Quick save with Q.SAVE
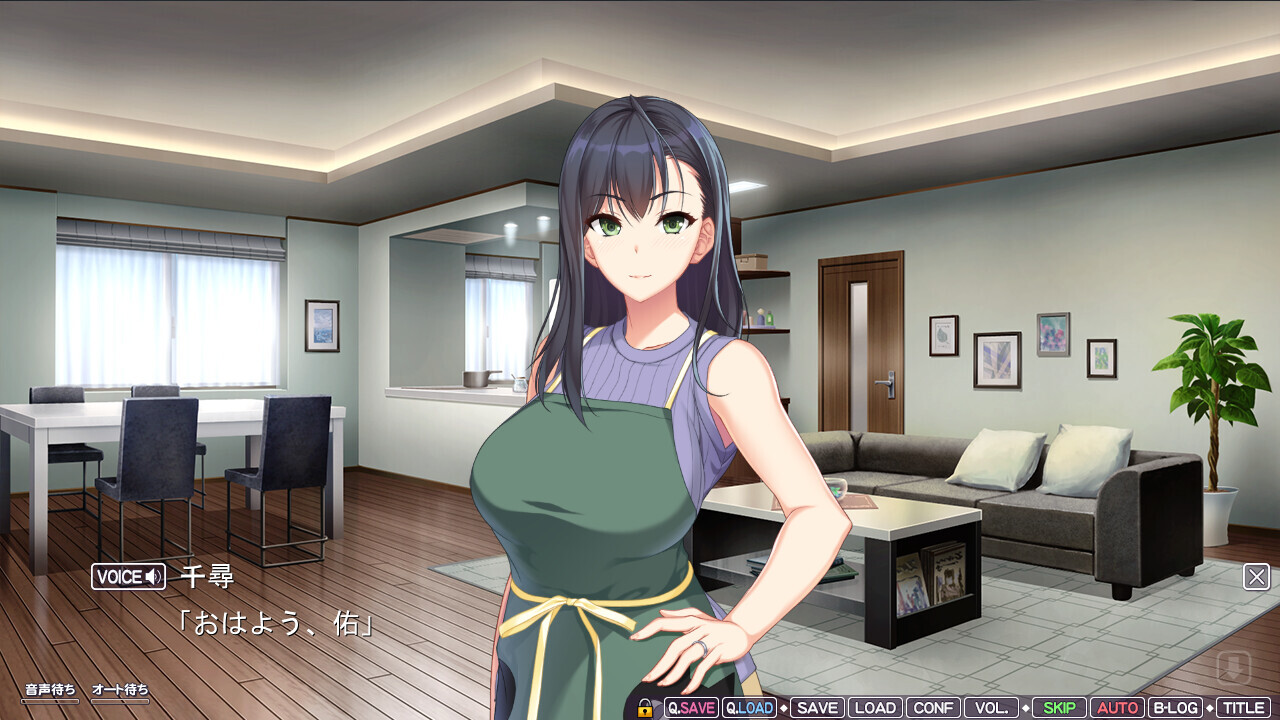Viewport: 1280px width, 720px height. (691, 708)
